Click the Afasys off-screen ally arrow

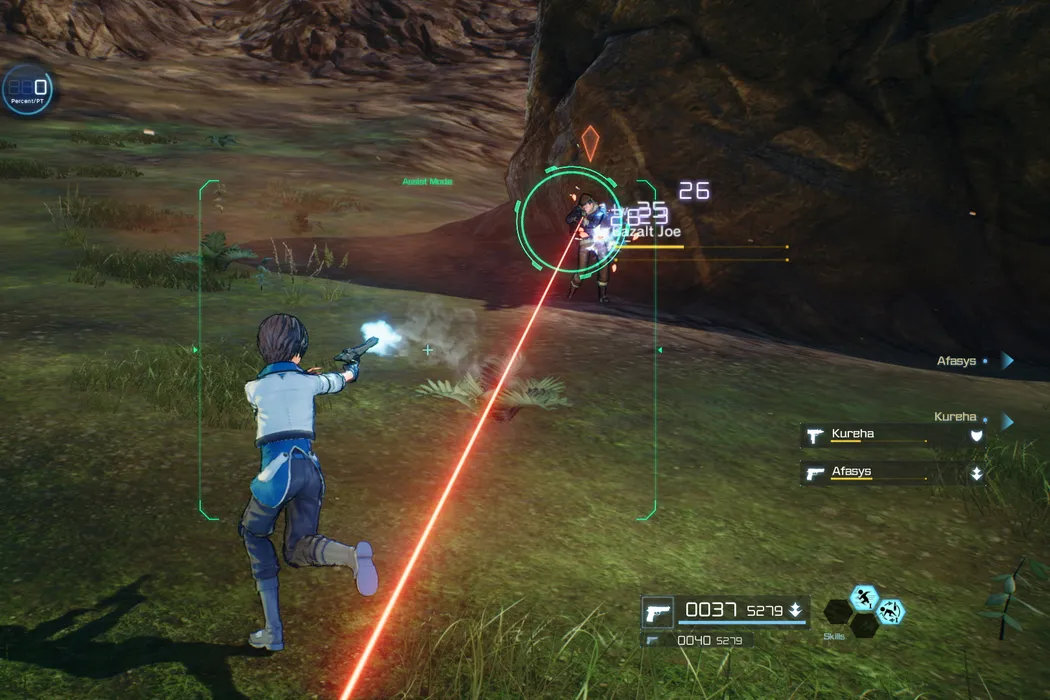click(x=1007, y=361)
